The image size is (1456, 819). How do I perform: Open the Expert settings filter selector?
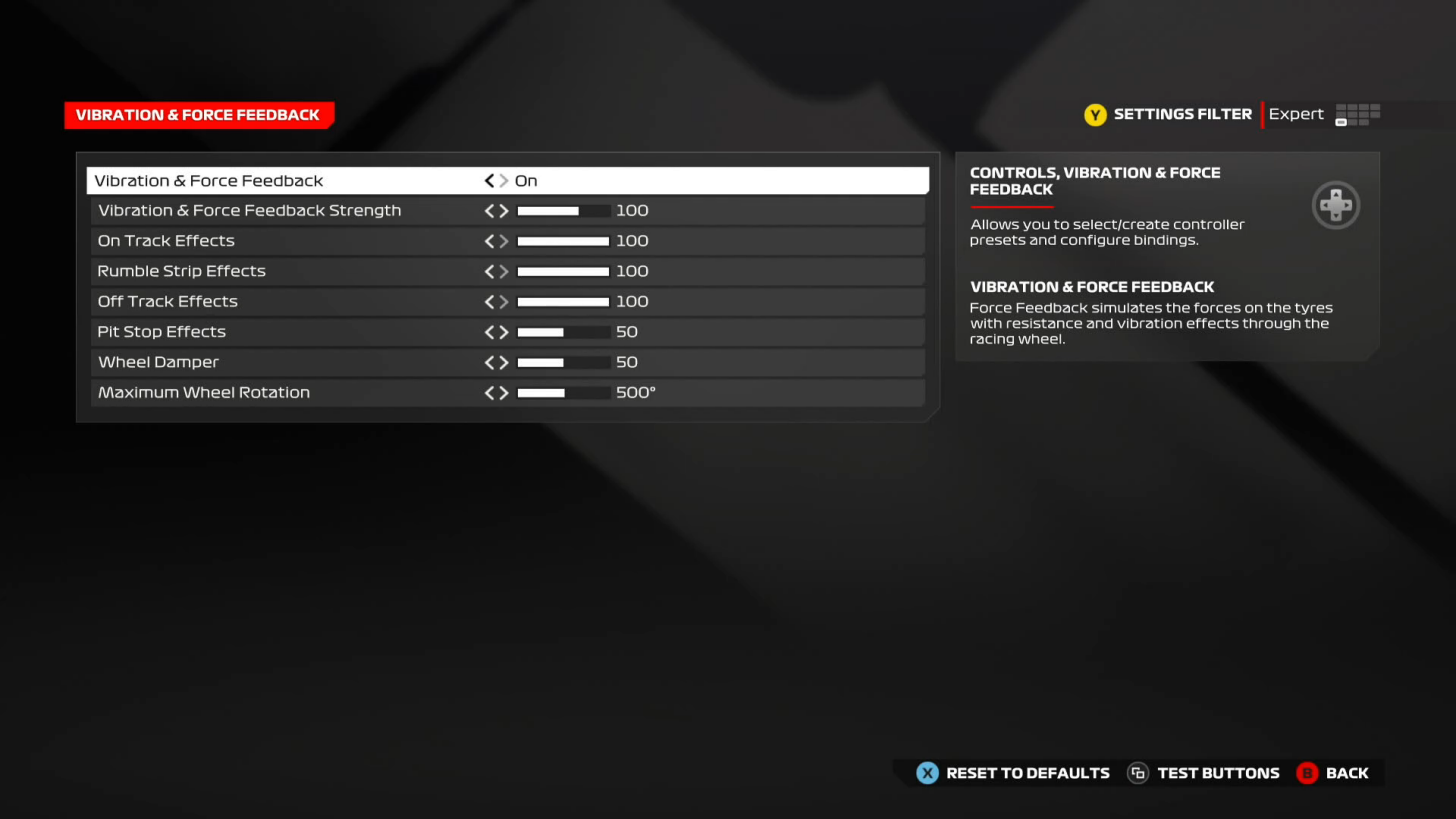(x=1296, y=114)
